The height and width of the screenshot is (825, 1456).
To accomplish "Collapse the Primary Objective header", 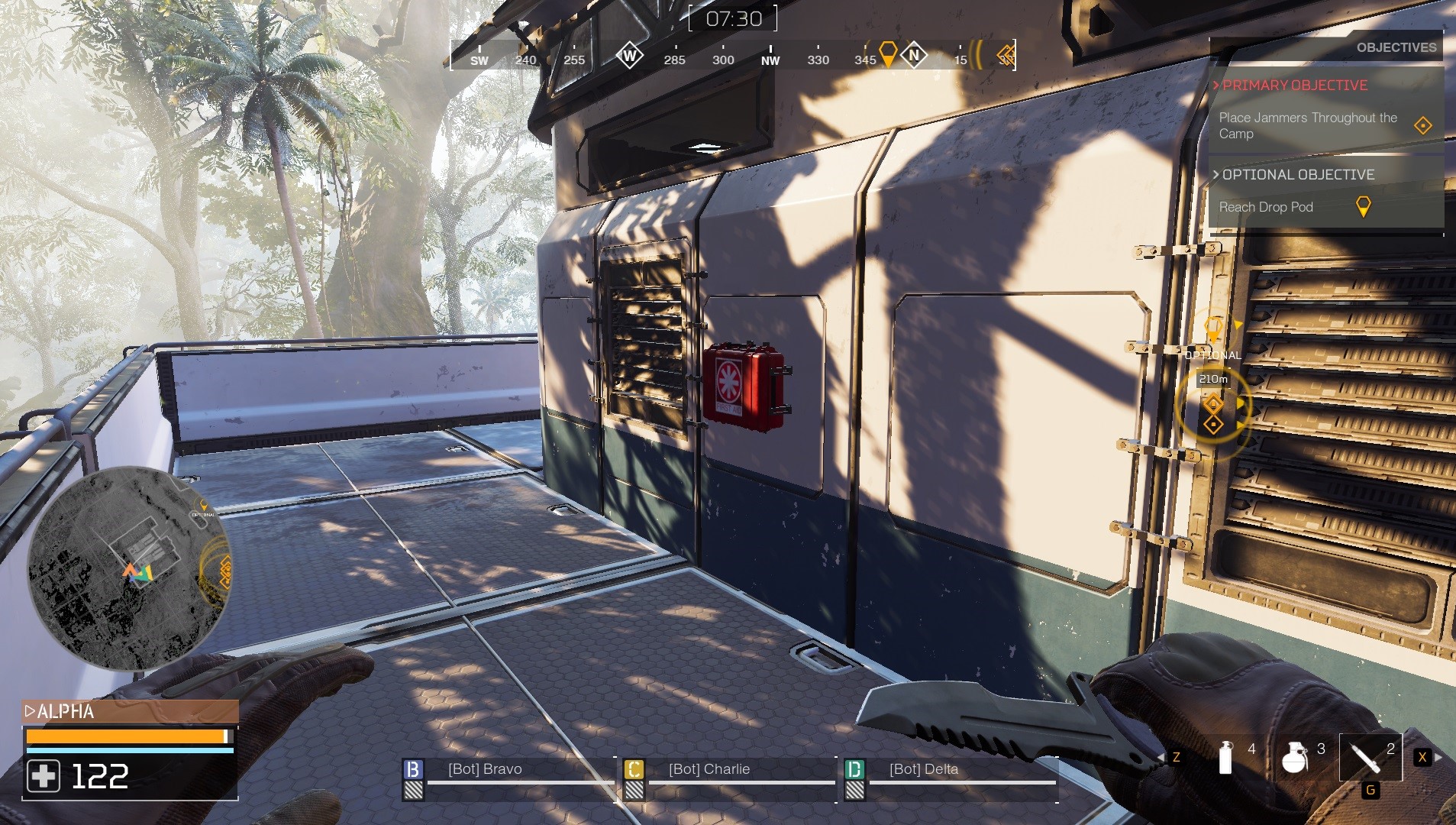I will (x=1294, y=86).
